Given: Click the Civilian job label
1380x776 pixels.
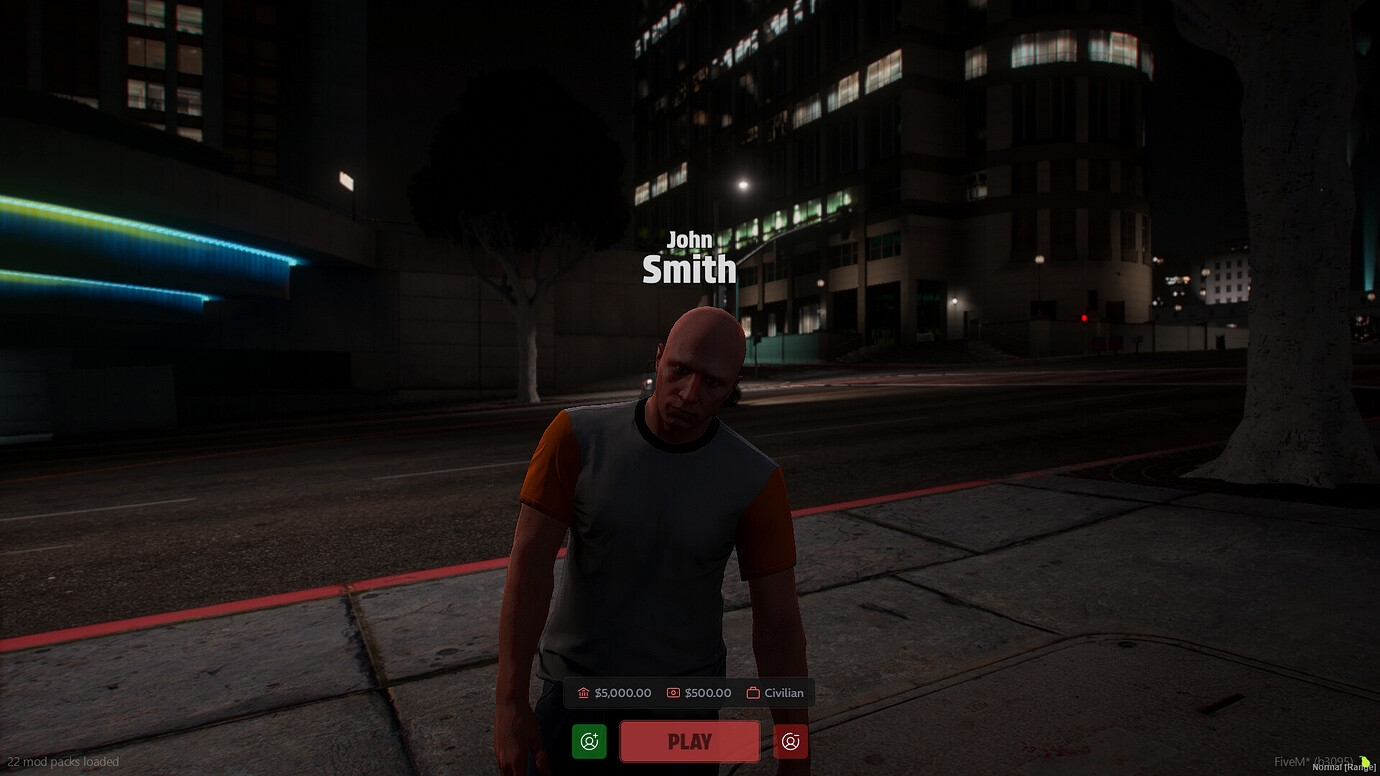Looking at the screenshot, I should click(x=782, y=692).
